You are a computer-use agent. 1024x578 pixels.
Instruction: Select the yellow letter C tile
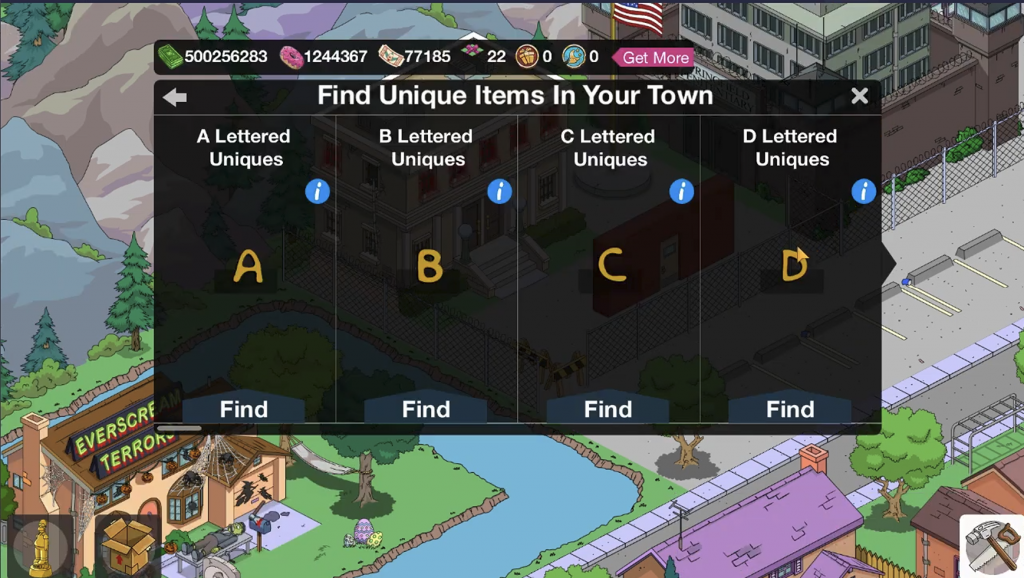[611, 266]
